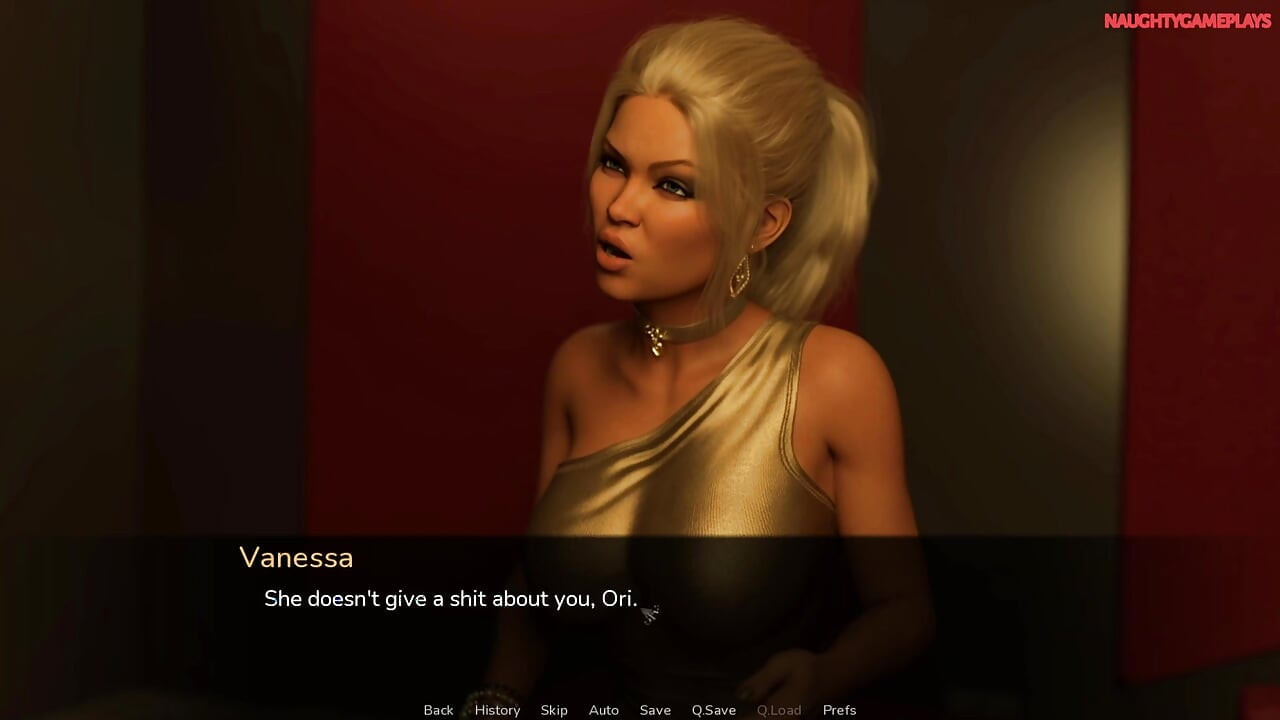1280x720 pixels.
Task: Open the Prefs settings menu
Action: 840,710
